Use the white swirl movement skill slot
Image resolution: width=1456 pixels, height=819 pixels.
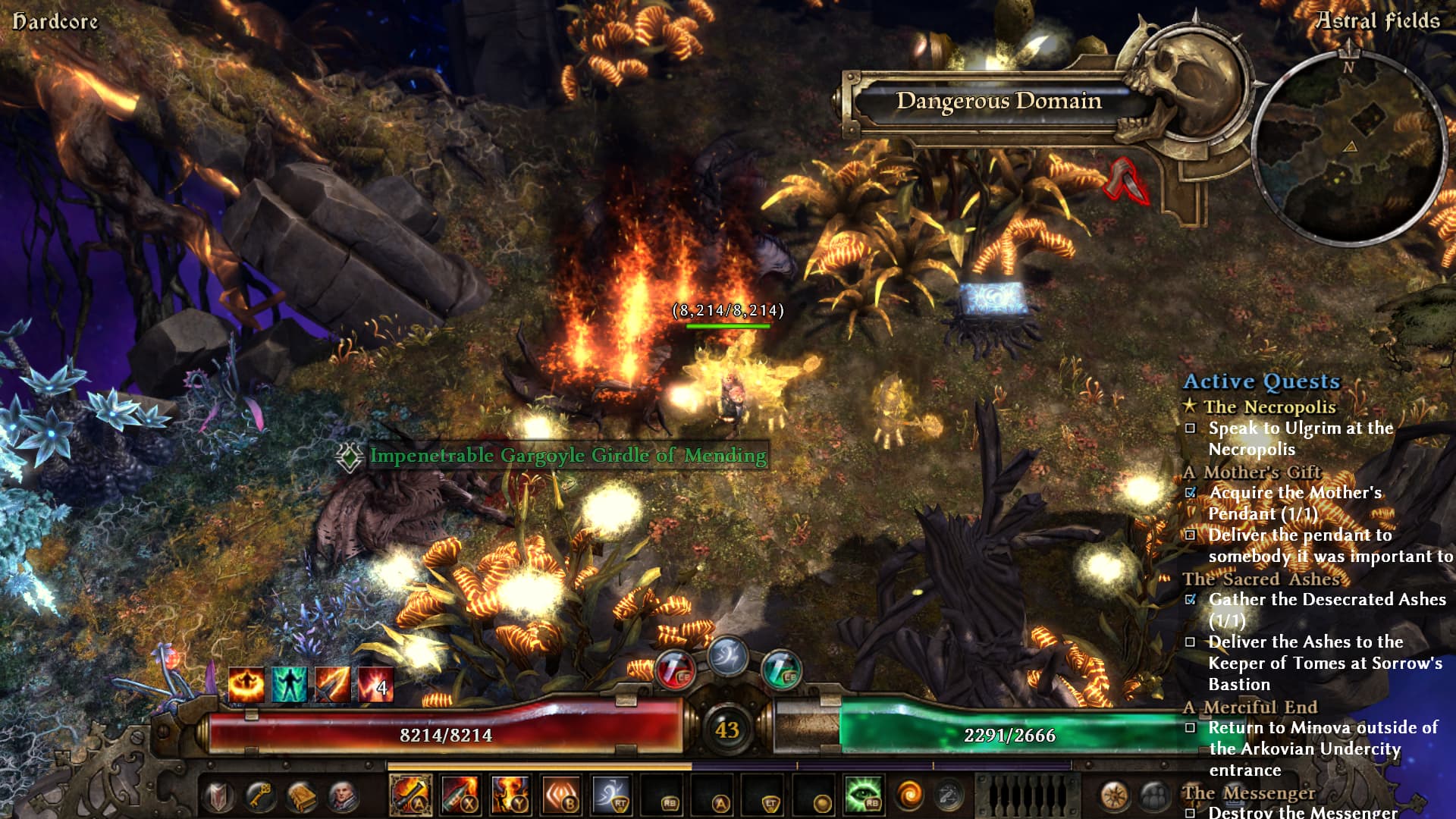[611, 796]
